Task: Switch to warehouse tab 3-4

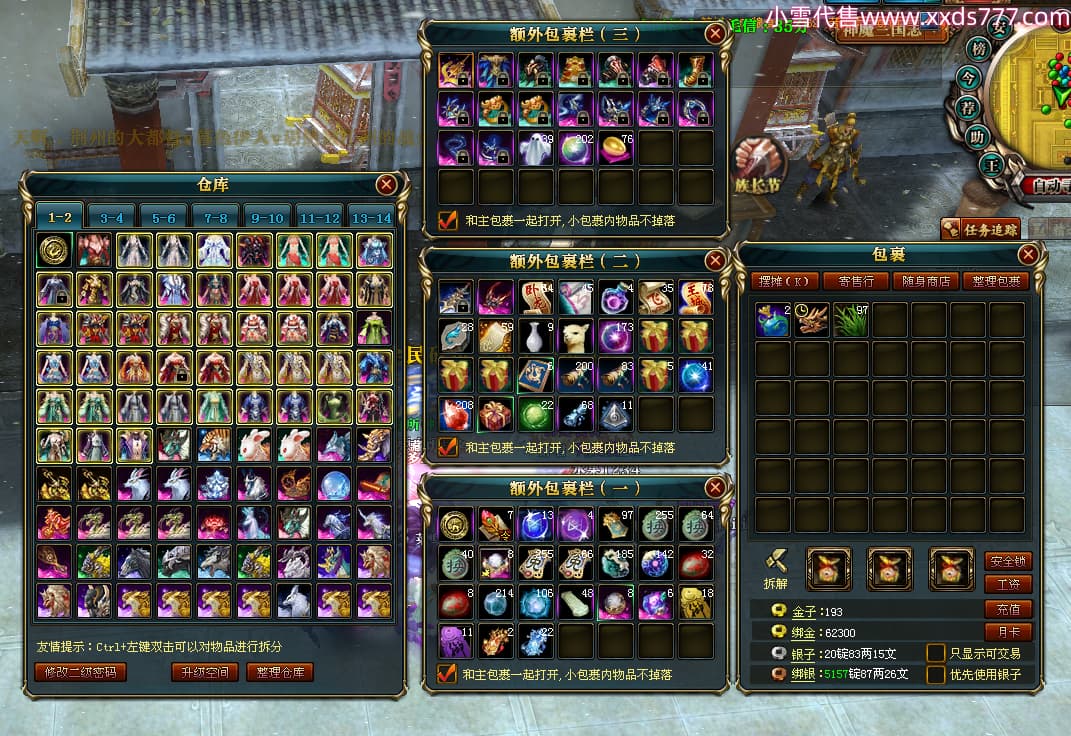Action: [112, 217]
